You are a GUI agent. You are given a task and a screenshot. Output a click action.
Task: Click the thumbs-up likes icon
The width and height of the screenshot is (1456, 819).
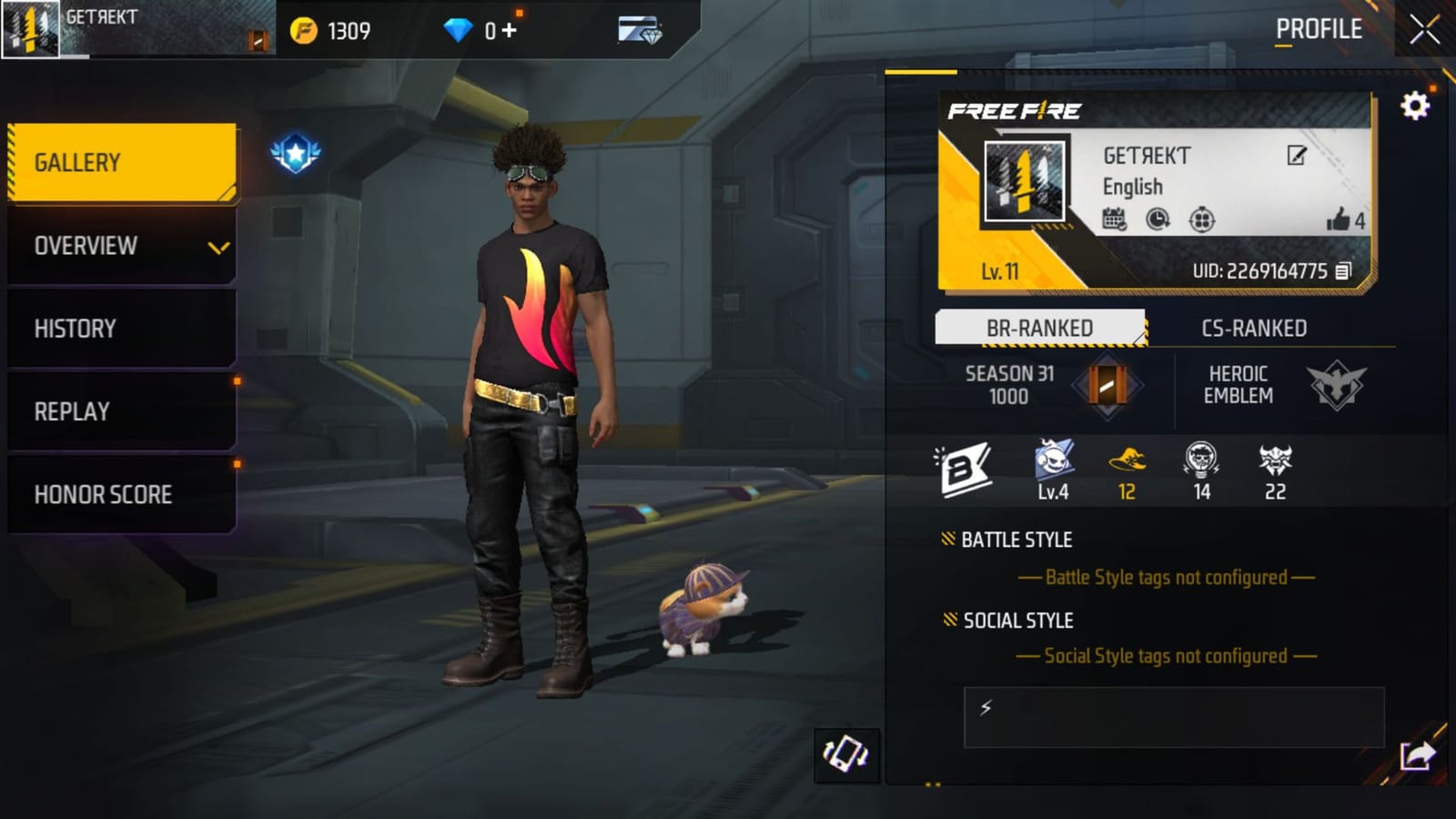pos(1338,218)
